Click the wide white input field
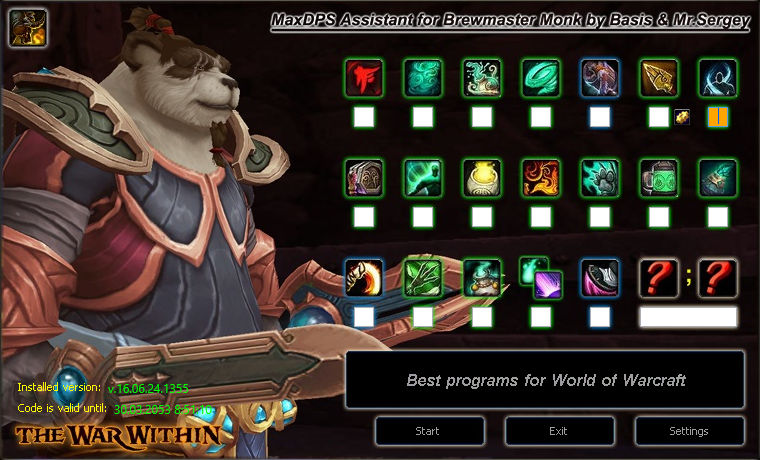Screen dimensions: 760x460 (x=688, y=317)
